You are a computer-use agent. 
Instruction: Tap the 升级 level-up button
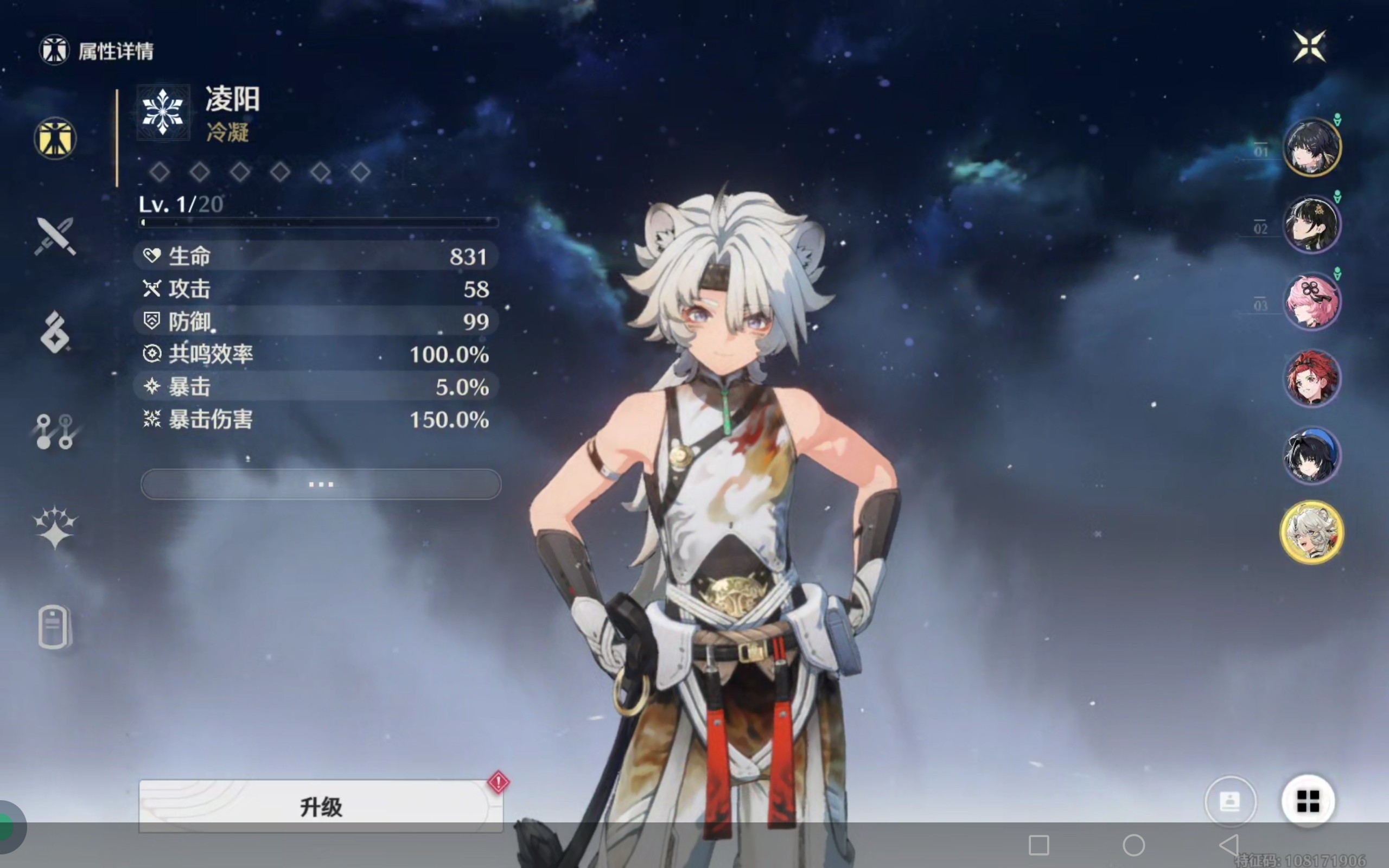pos(321,806)
